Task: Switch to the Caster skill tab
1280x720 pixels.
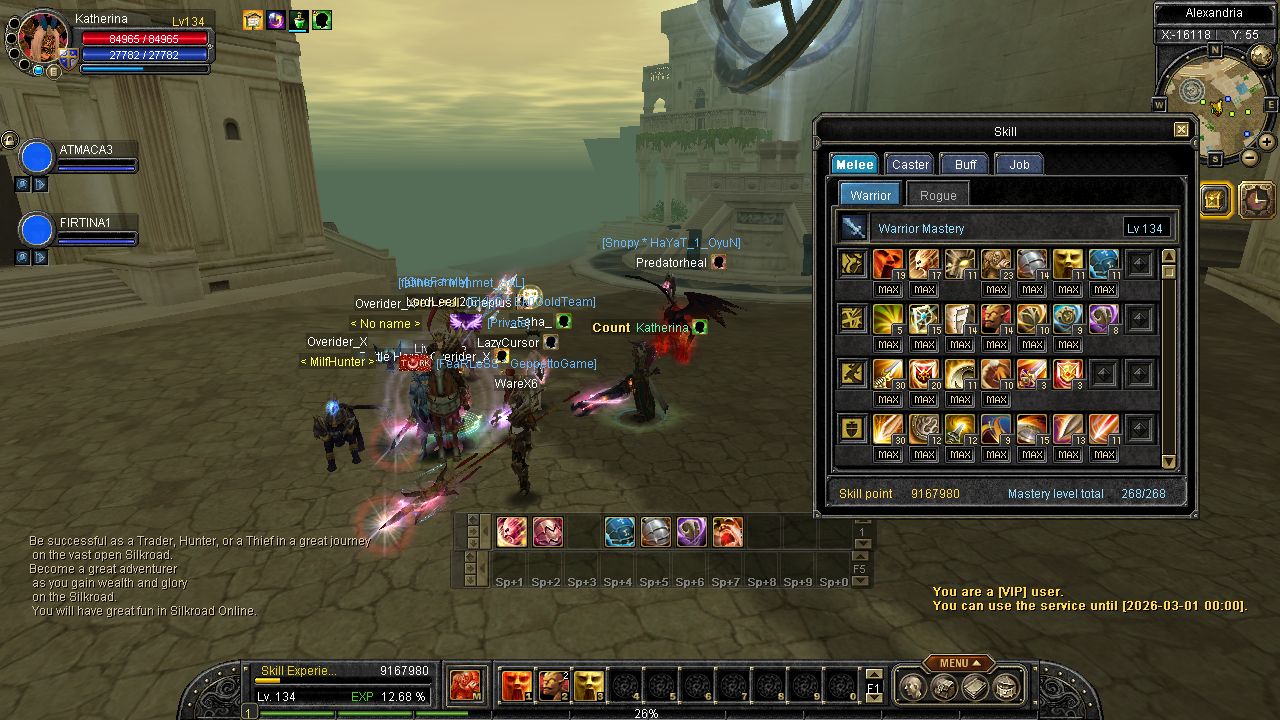Action: click(910, 165)
